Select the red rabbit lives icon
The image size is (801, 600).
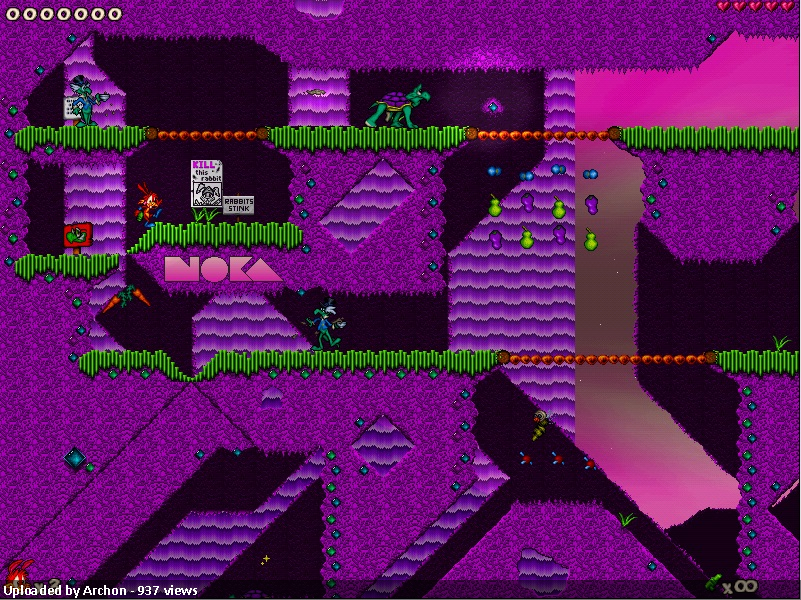[x=17, y=574]
